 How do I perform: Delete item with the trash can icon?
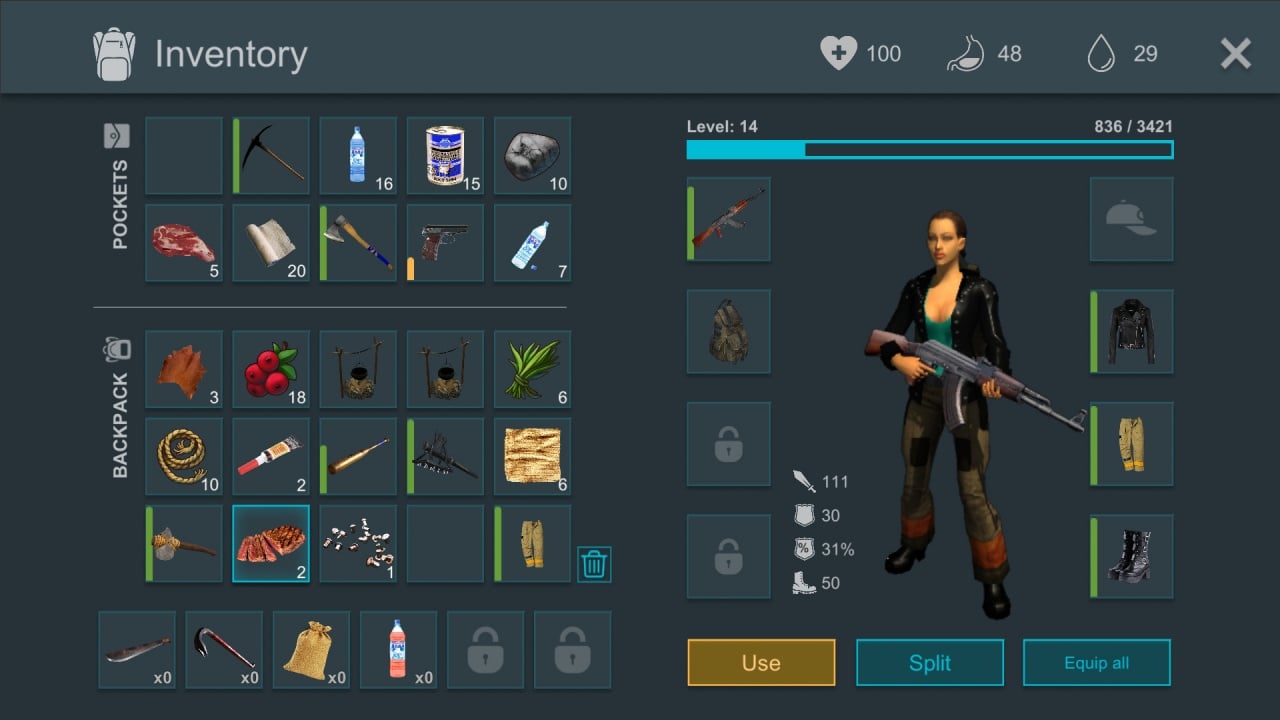[594, 565]
